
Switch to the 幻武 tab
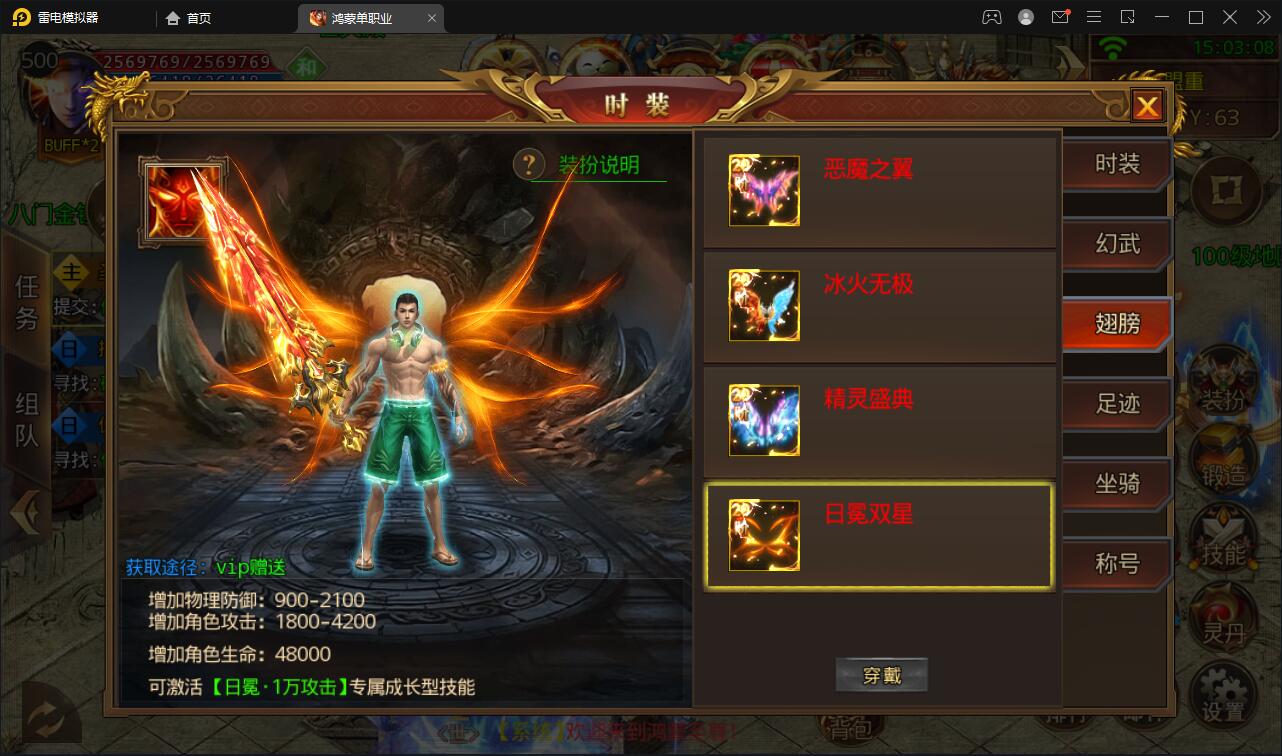coord(1116,245)
